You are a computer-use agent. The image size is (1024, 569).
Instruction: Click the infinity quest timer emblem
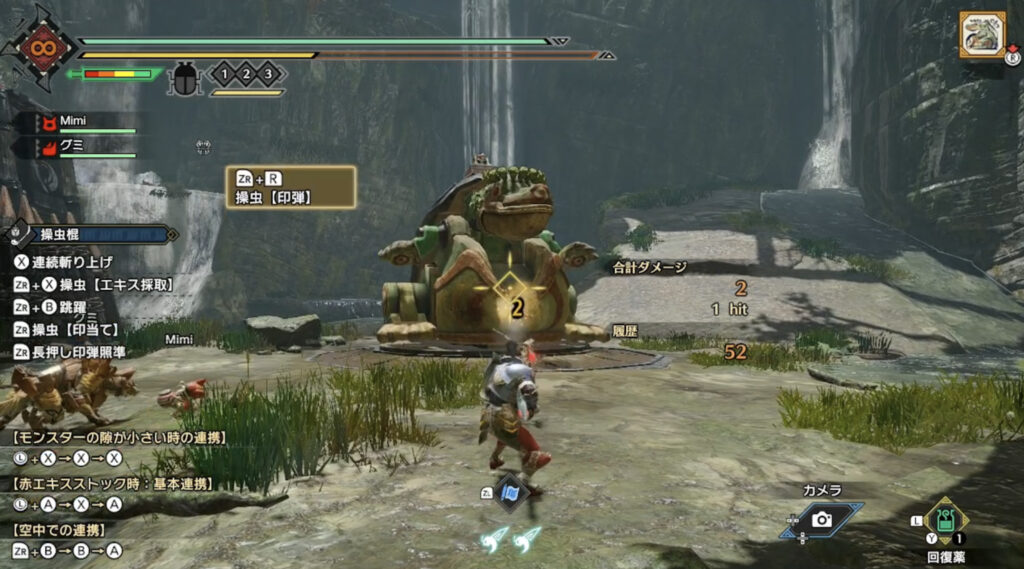click(41, 46)
